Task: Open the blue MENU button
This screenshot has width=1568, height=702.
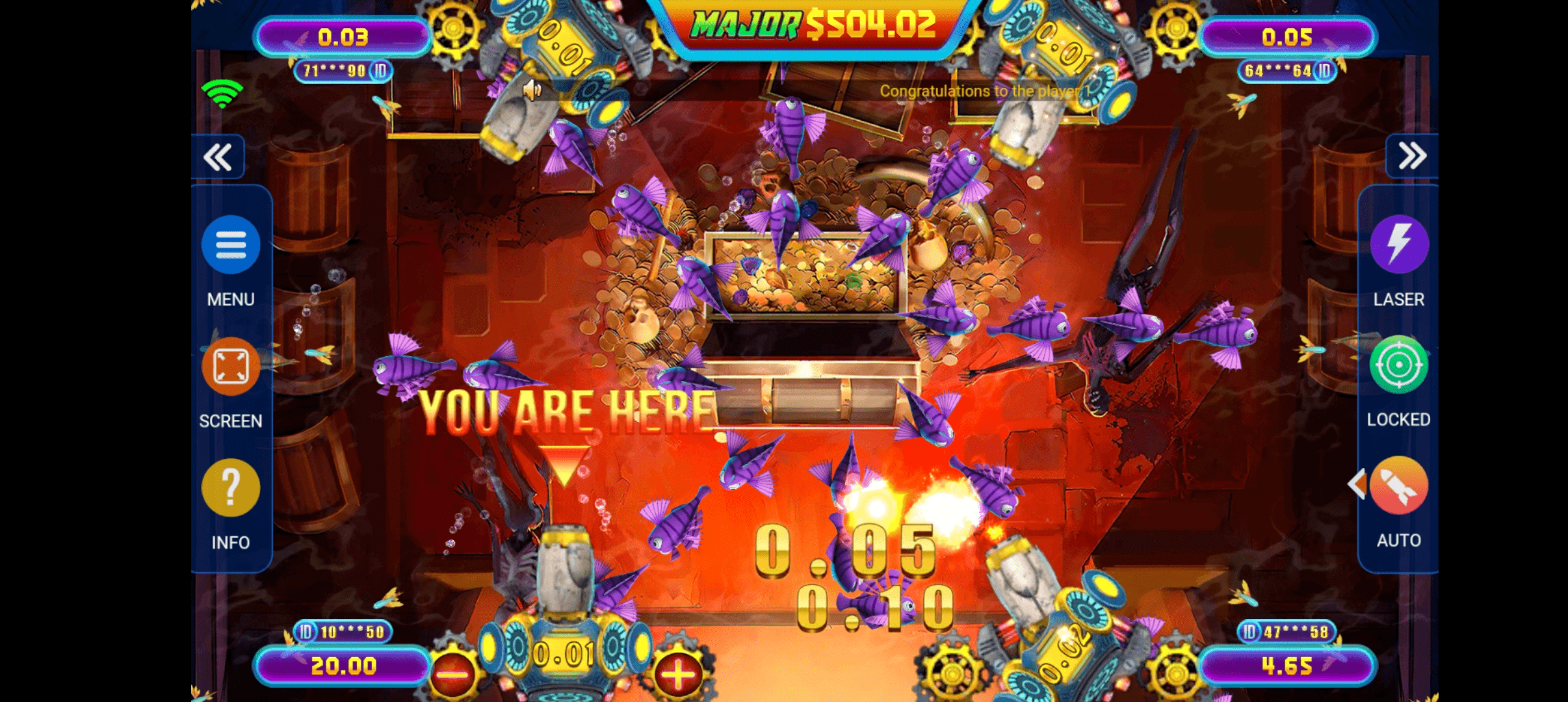Action: coord(231,245)
